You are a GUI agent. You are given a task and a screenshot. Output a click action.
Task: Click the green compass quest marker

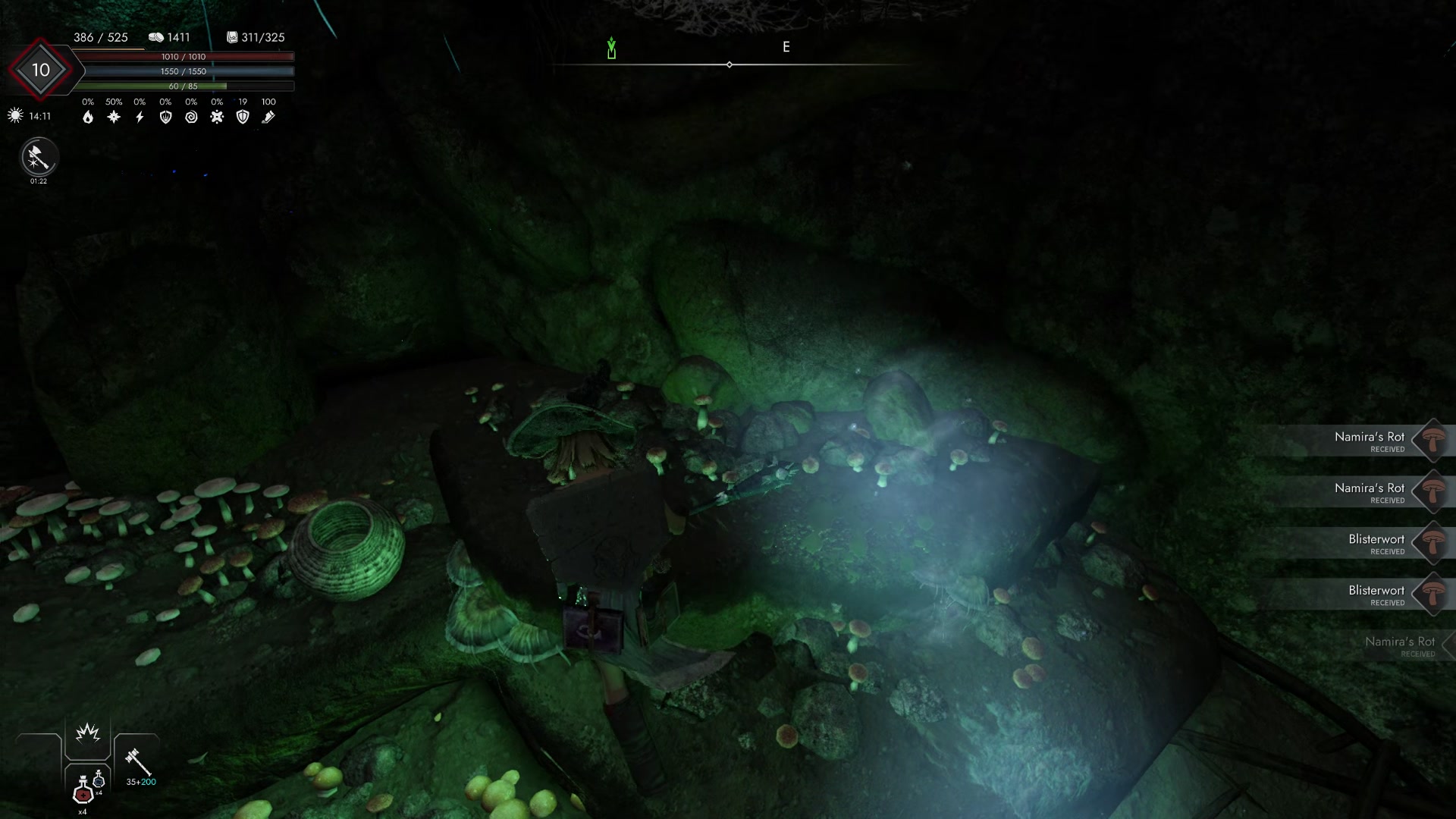point(611,49)
